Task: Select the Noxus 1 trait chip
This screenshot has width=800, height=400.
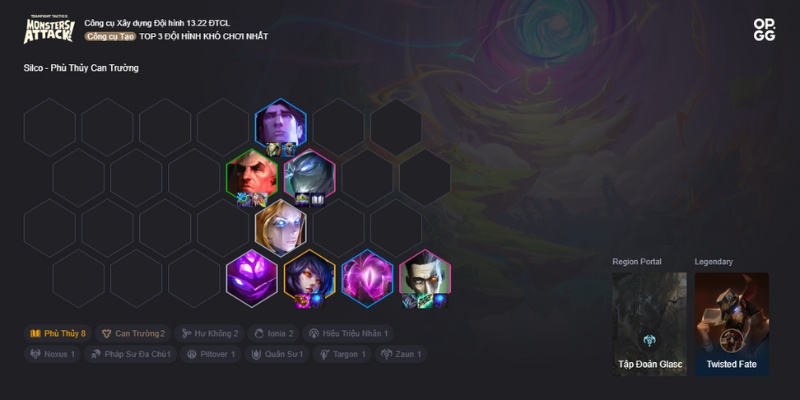Action: coord(53,354)
